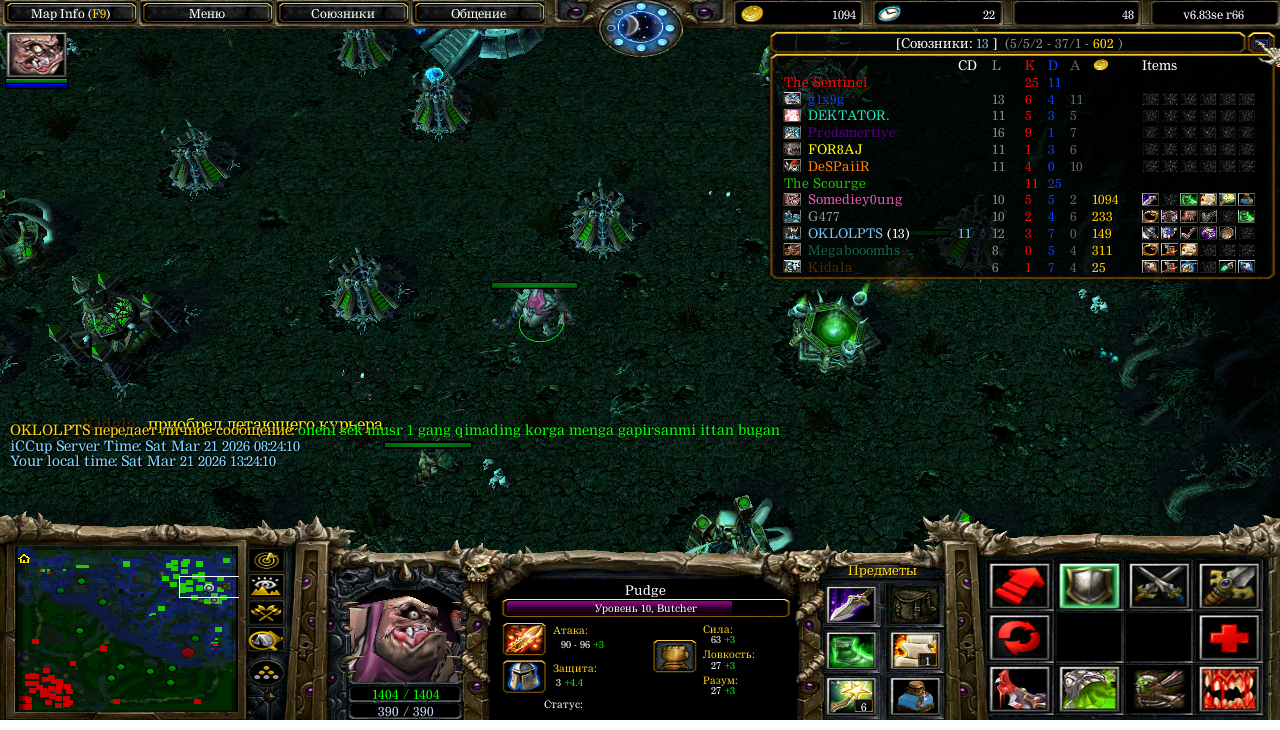Toggle the Rot ability
This screenshot has height=730, width=1280.
point(1090,690)
